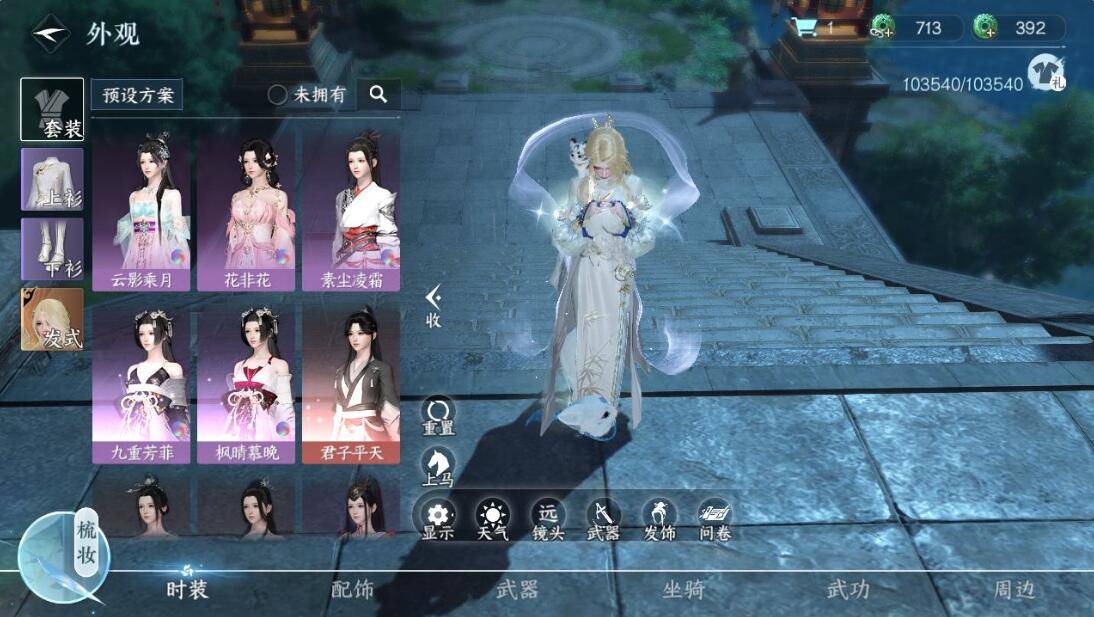Image resolution: width=1094 pixels, height=617 pixels.
Task: Switch to the 坐骑 mount tab
Action: [x=684, y=590]
